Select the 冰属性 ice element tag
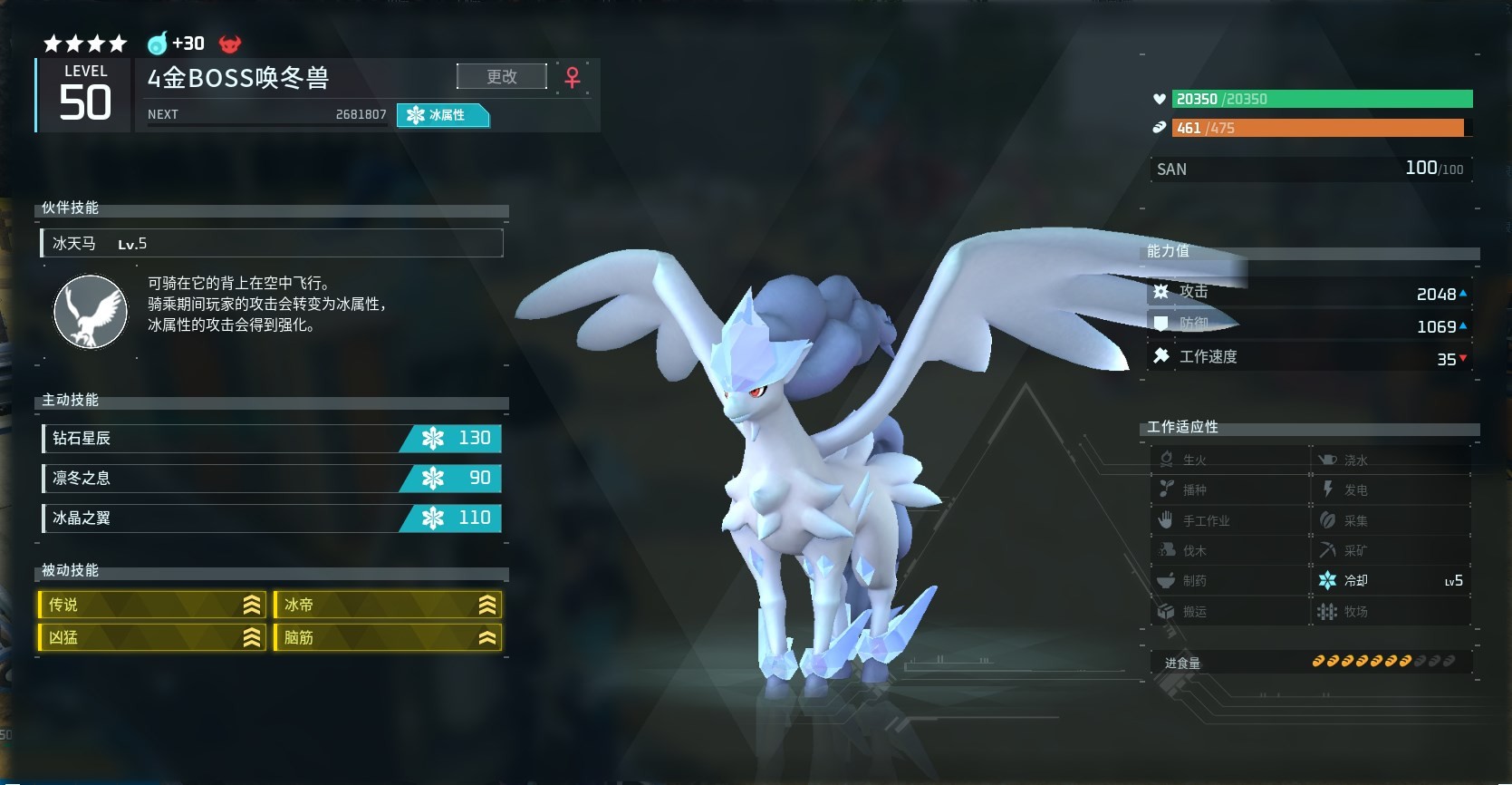The height and width of the screenshot is (785, 1512). (443, 115)
